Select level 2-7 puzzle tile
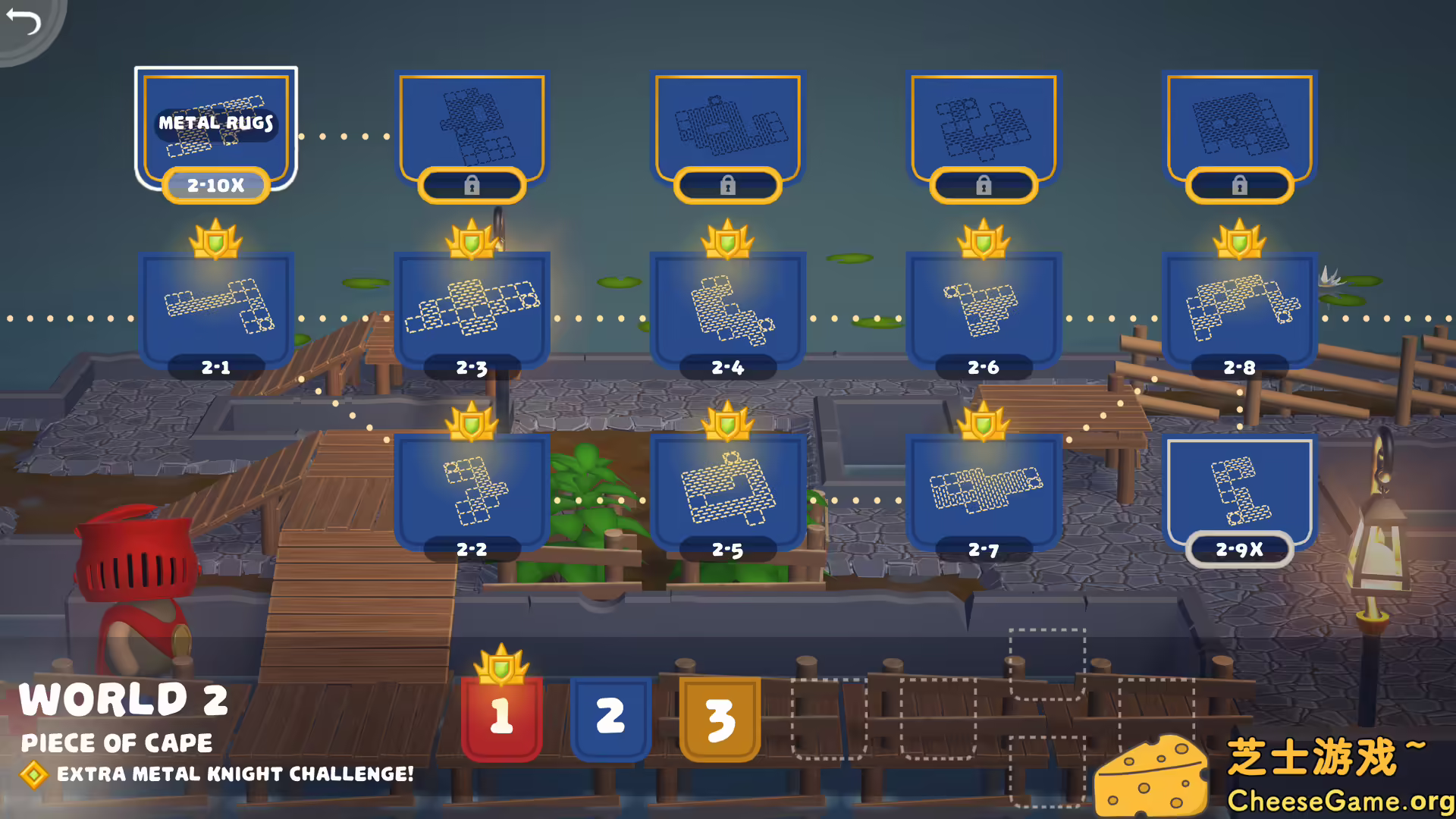Image resolution: width=1456 pixels, height=819 pixels. (x=982, y=493)
